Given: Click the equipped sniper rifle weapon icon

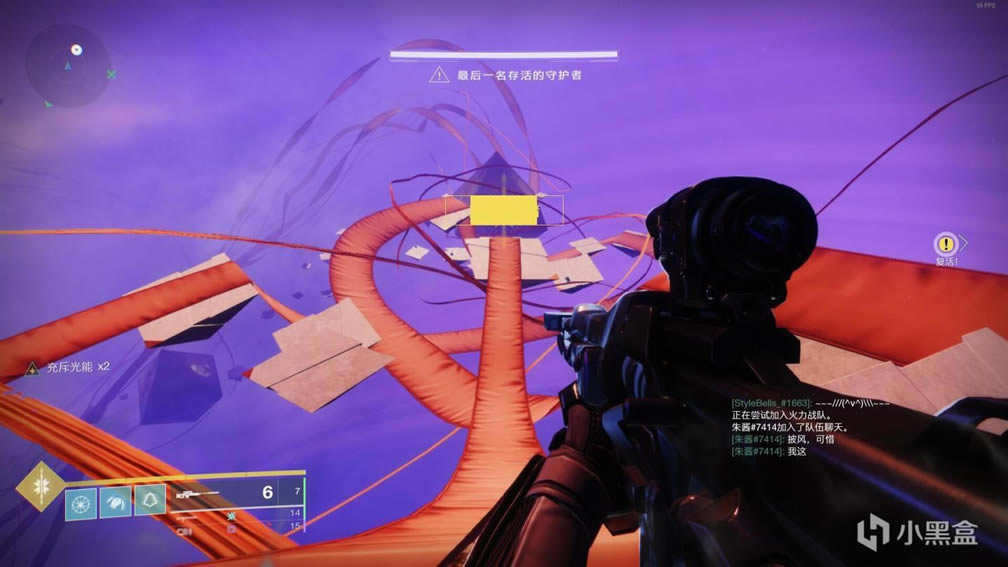Looking at the screenshot, I should coord(194,494).
